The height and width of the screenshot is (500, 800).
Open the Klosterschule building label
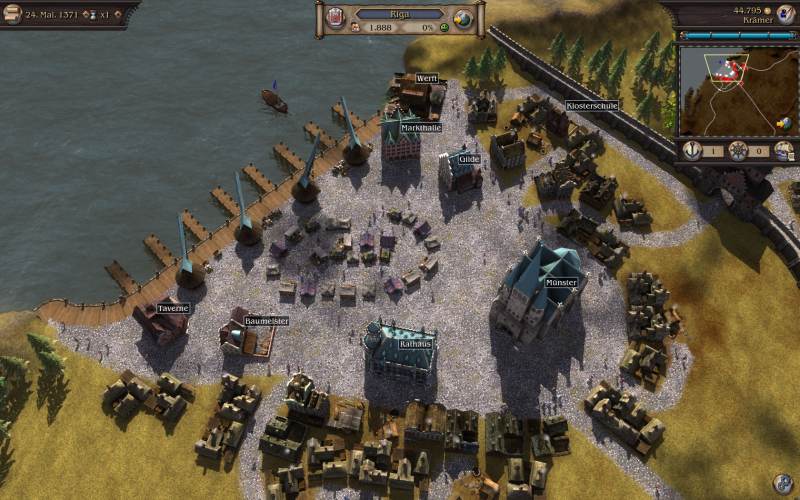coord(592,105)
